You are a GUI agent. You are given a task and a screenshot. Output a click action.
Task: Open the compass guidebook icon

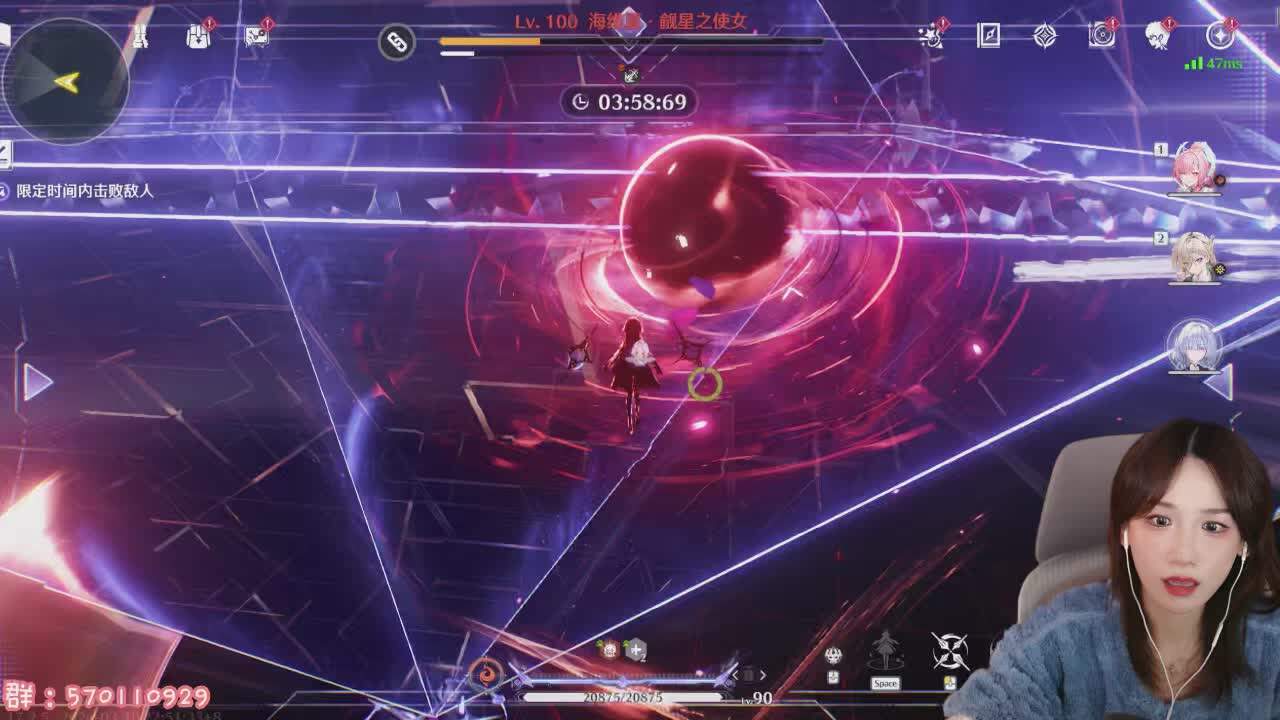[x=988, y=36]
